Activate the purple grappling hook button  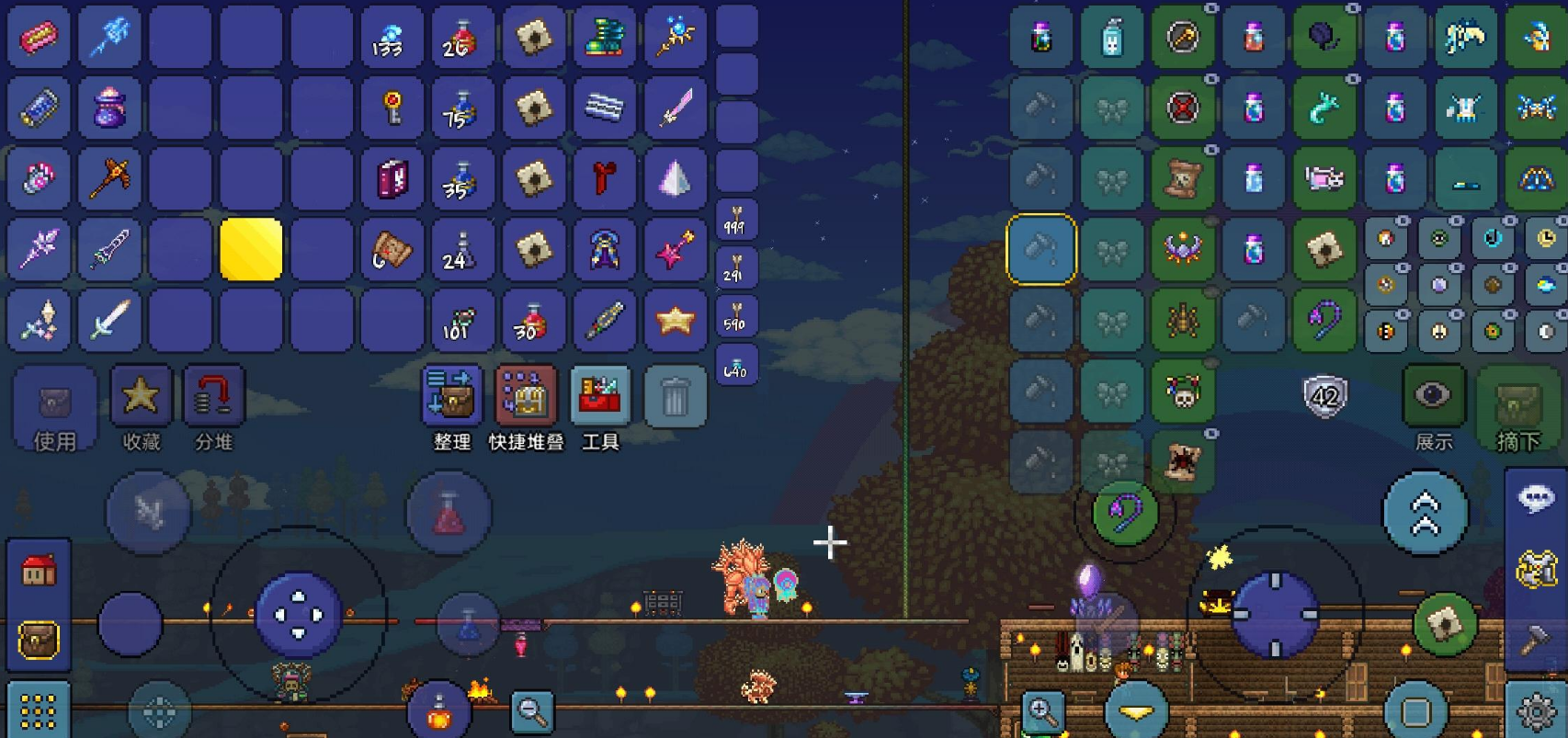1125,513
